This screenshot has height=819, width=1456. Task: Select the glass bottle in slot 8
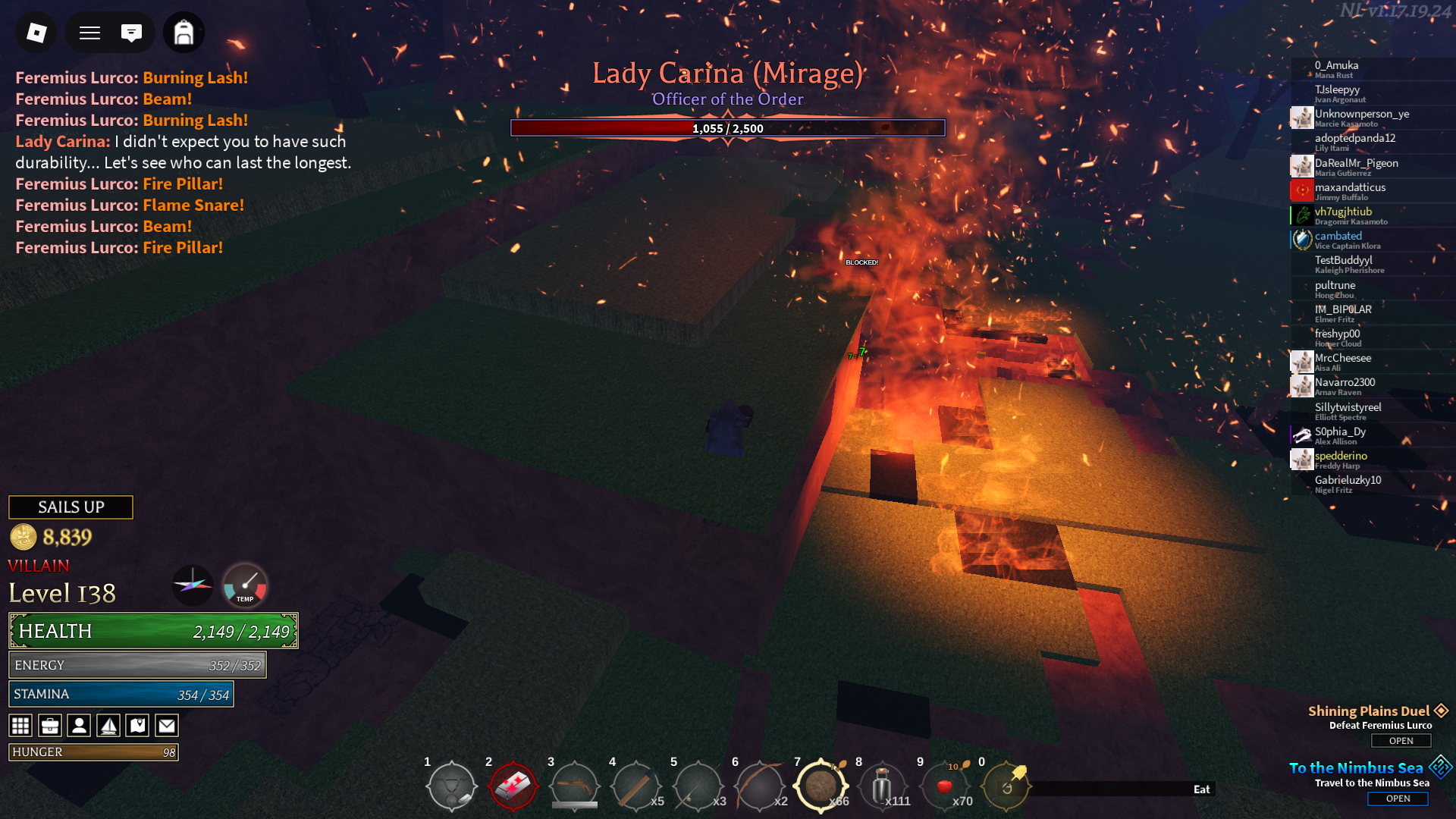(881, 786)
